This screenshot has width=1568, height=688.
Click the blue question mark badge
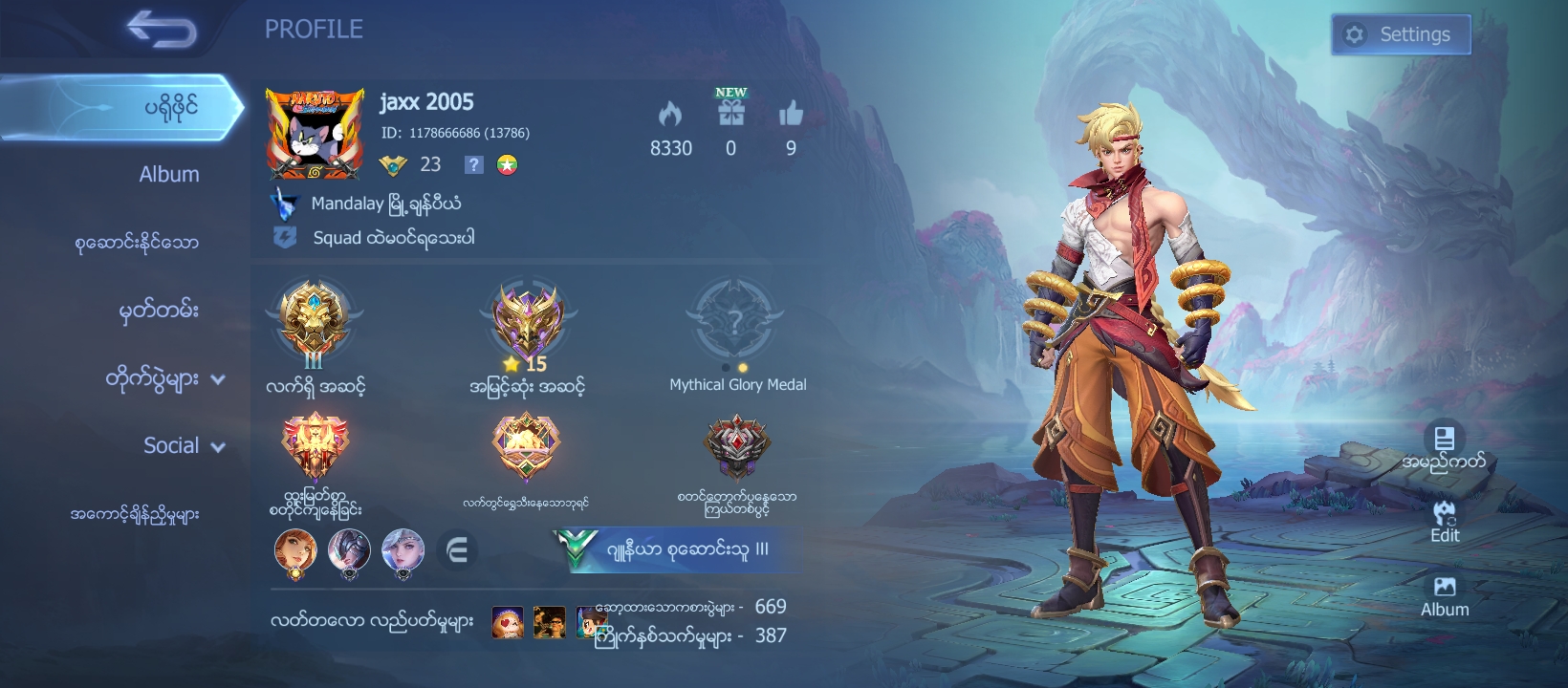(473, 164)
